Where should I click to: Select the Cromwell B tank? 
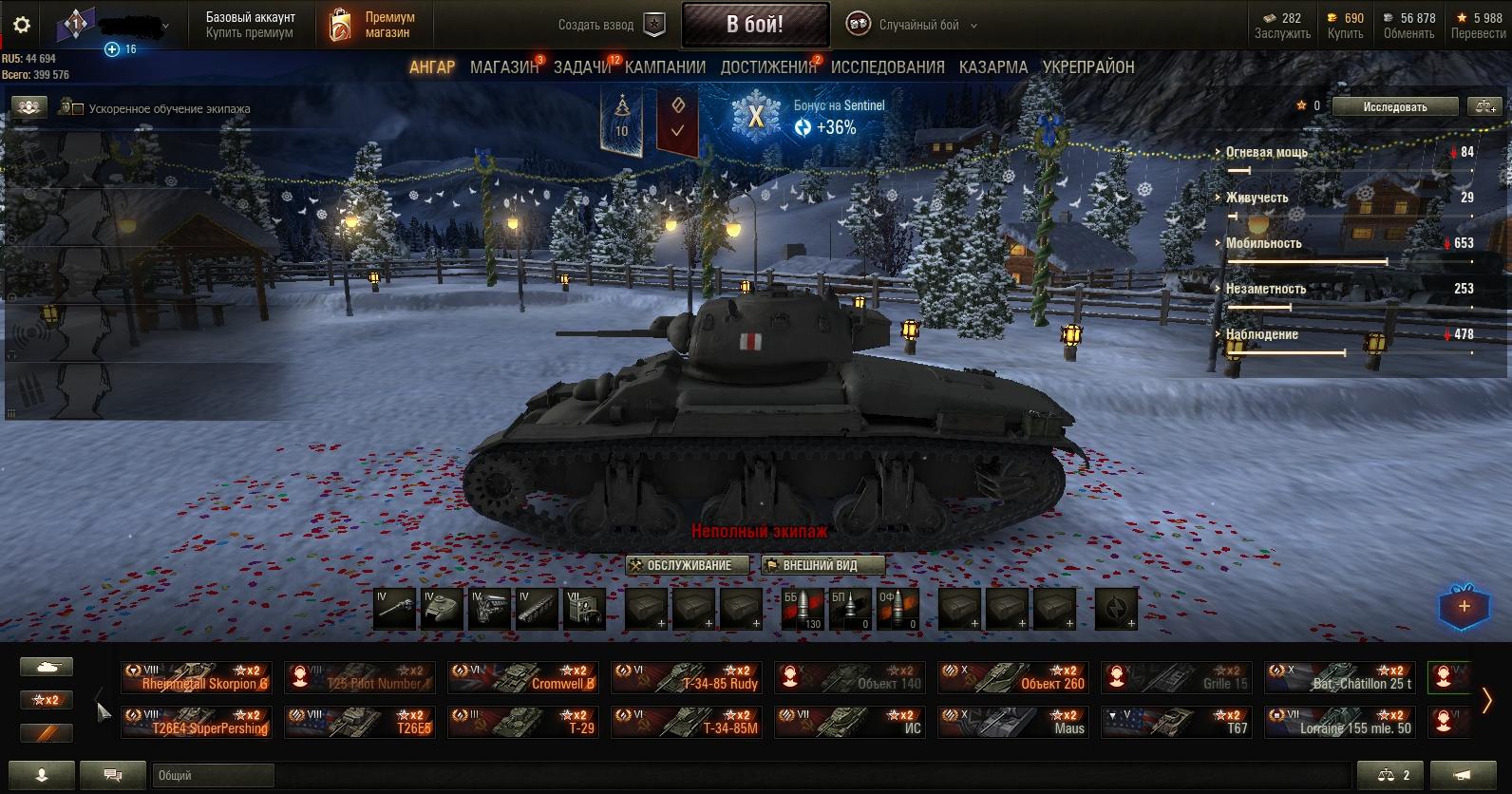pyautogui.click(x=522, y=678)
